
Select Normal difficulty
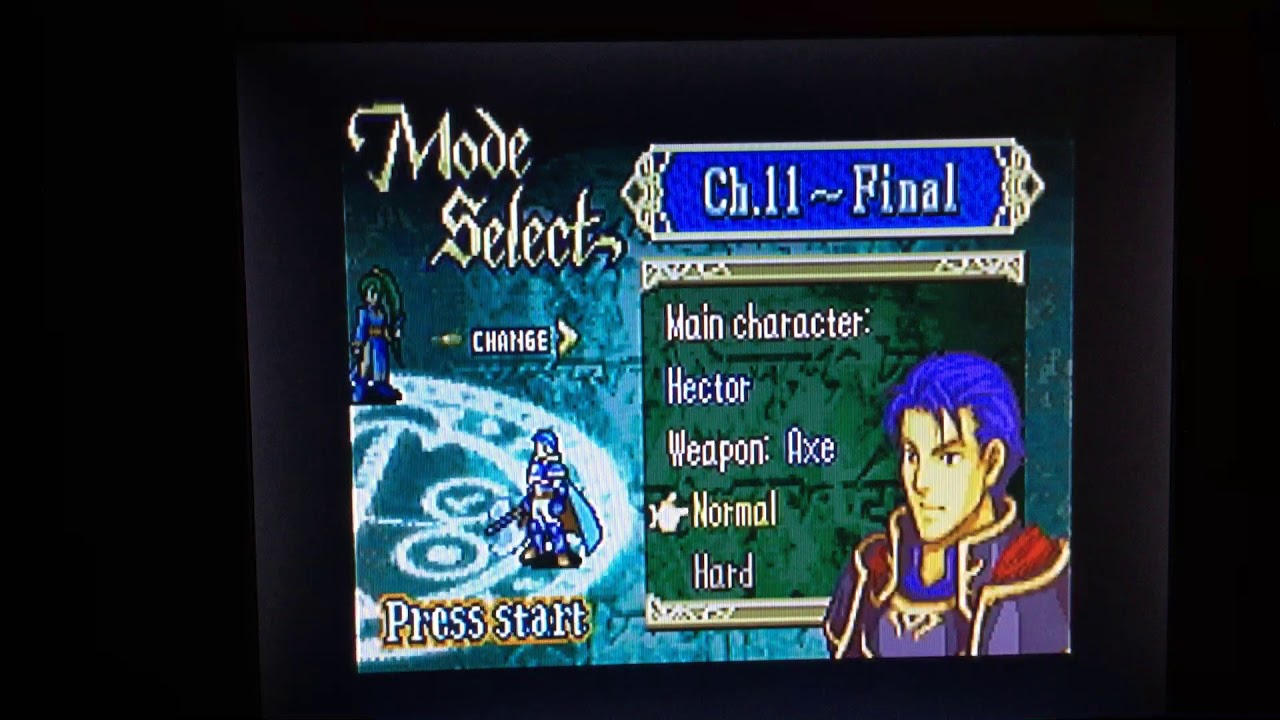tap(733, 513)
